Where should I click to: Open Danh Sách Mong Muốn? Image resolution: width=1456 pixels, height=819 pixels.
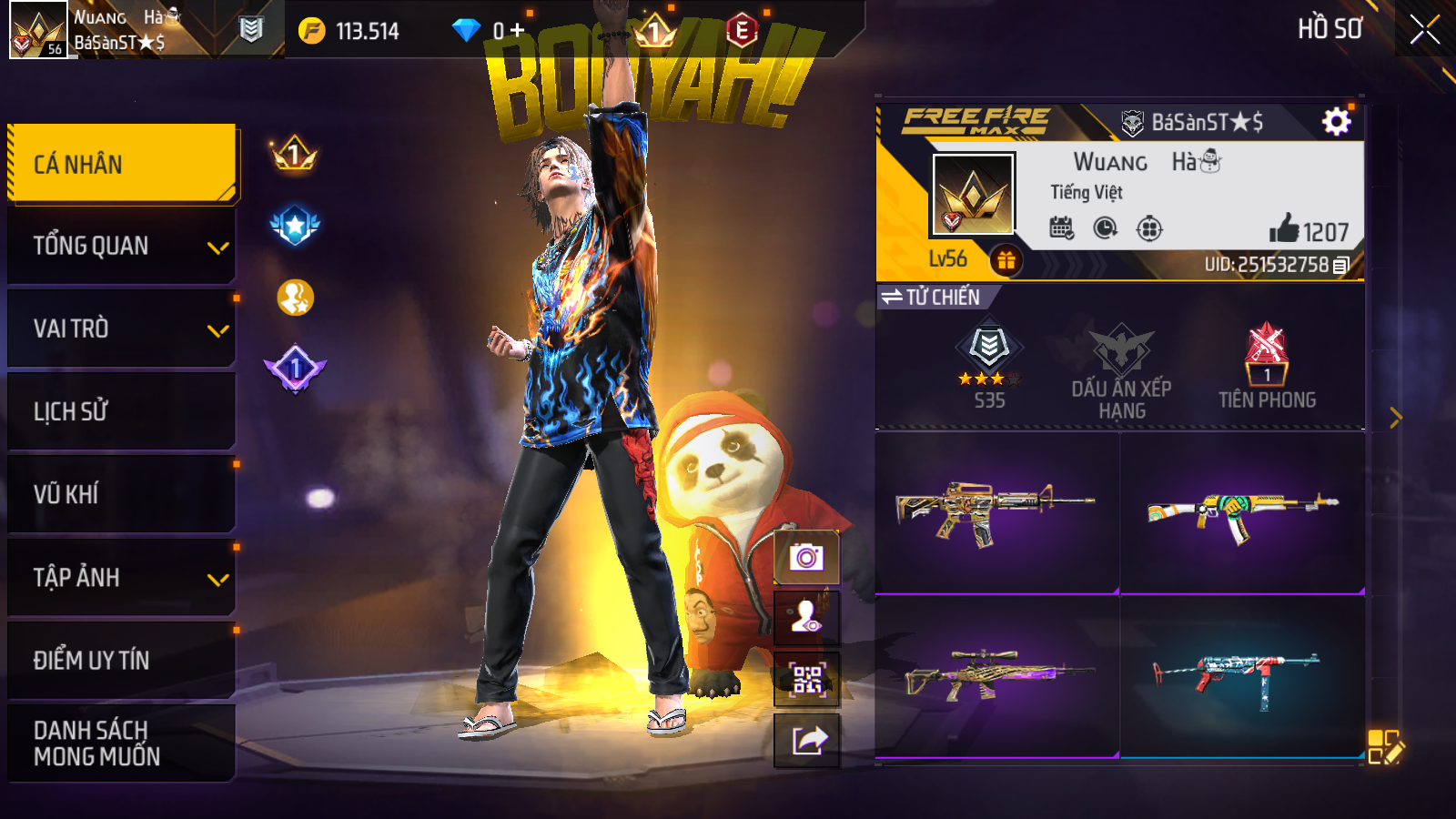click(122, 743)
